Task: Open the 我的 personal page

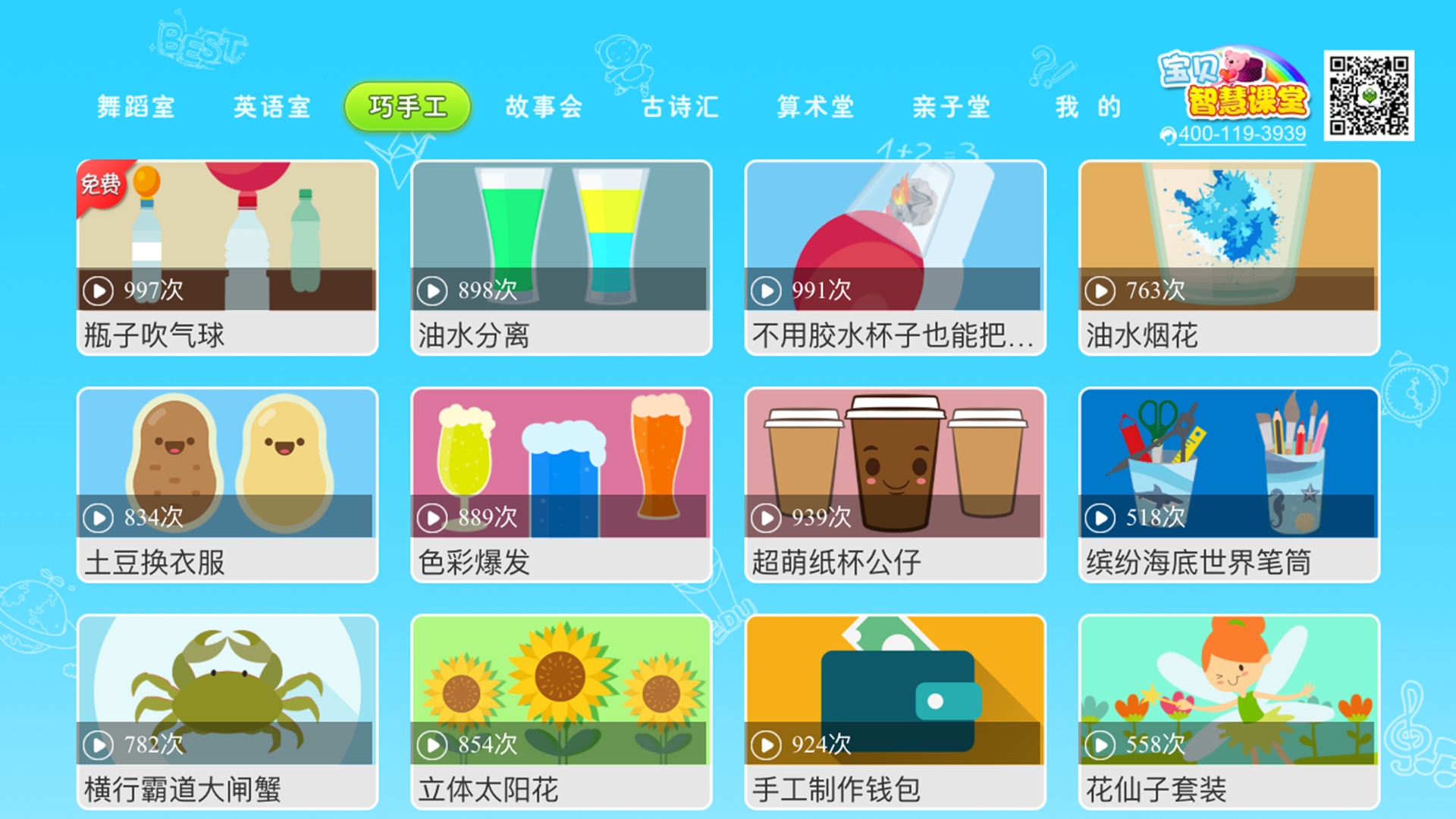Action: 1090,106
